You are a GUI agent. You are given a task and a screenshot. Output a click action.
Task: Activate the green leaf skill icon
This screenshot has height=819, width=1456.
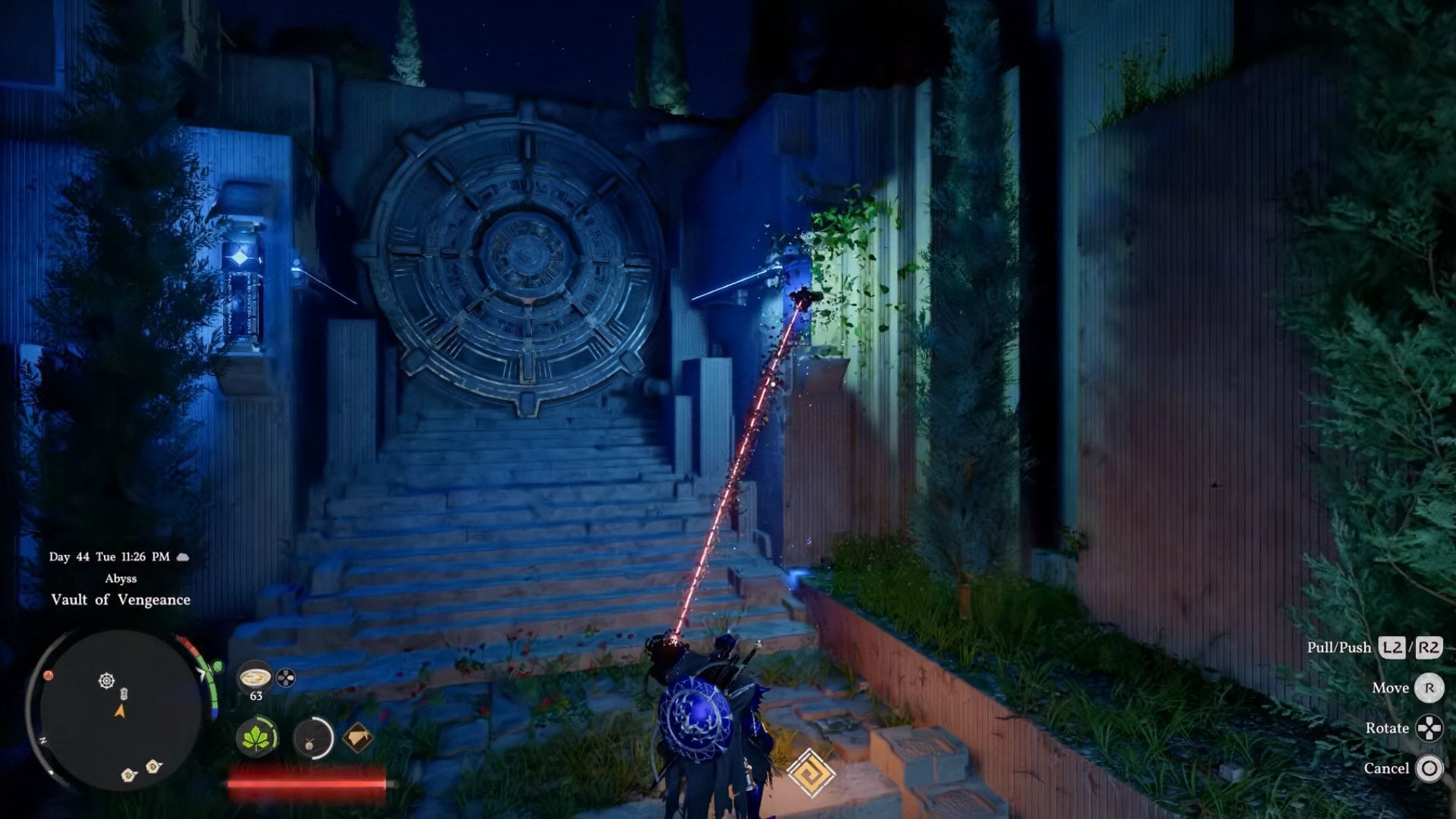tap(256, 737)
